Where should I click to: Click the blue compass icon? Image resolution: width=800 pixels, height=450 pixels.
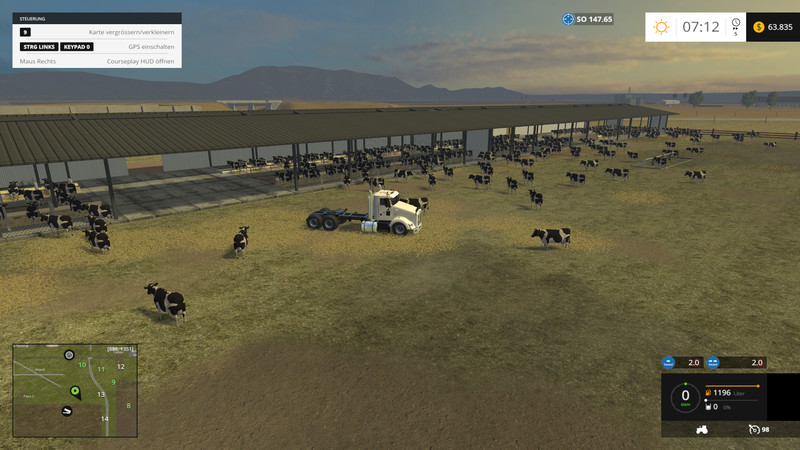point(568,19)
